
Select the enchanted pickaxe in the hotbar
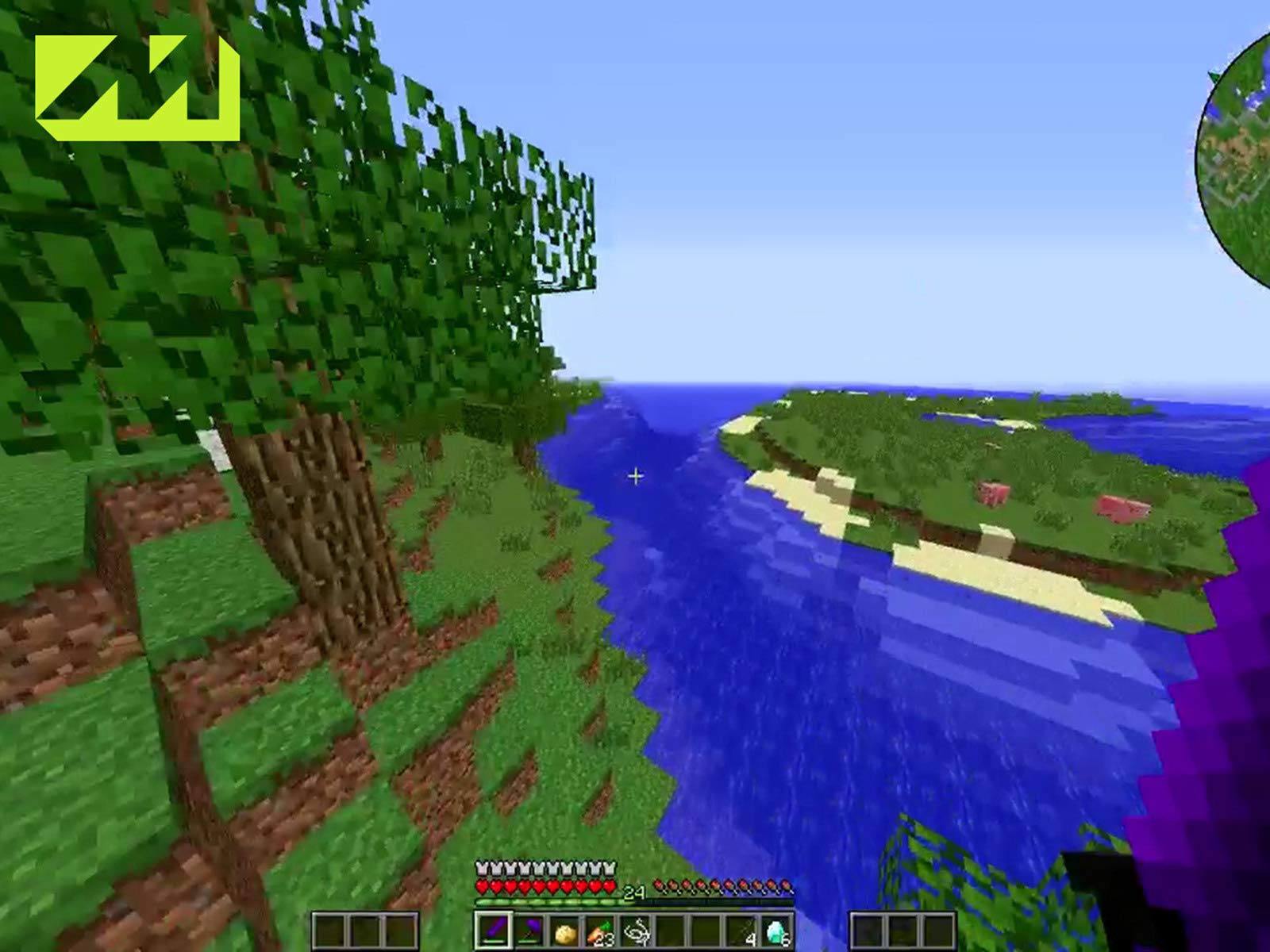point(529,930)
